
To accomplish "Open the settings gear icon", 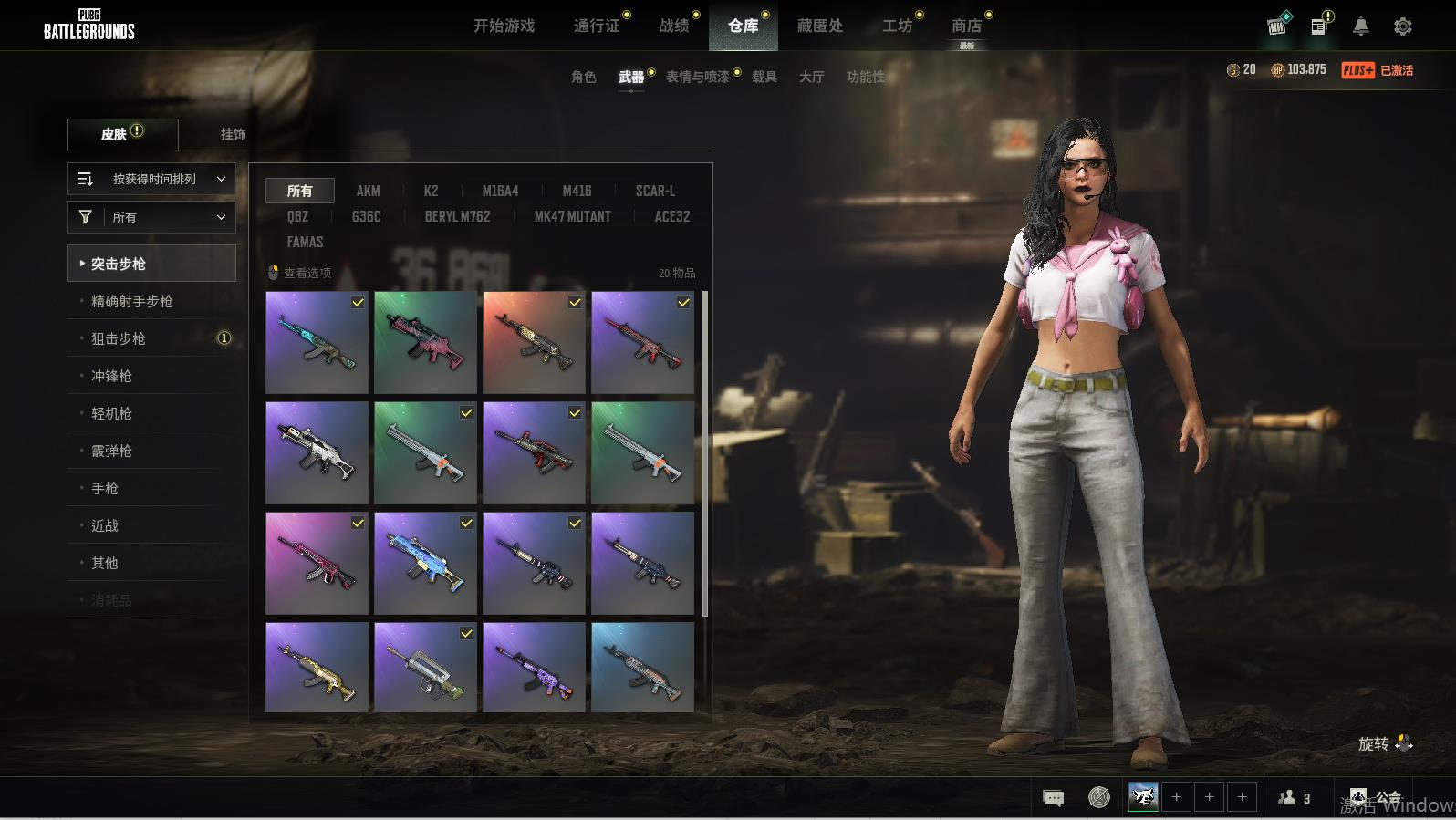I will tap(1403, 26).
